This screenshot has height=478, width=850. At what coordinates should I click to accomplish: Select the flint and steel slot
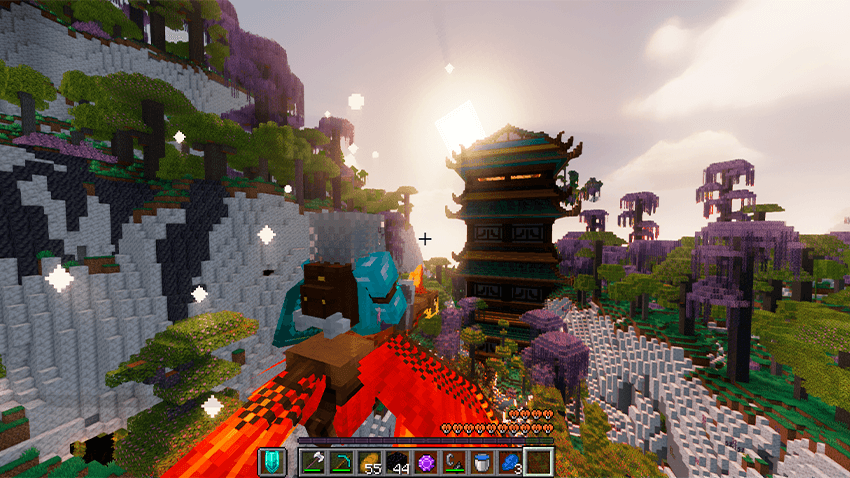click(454, 462)
